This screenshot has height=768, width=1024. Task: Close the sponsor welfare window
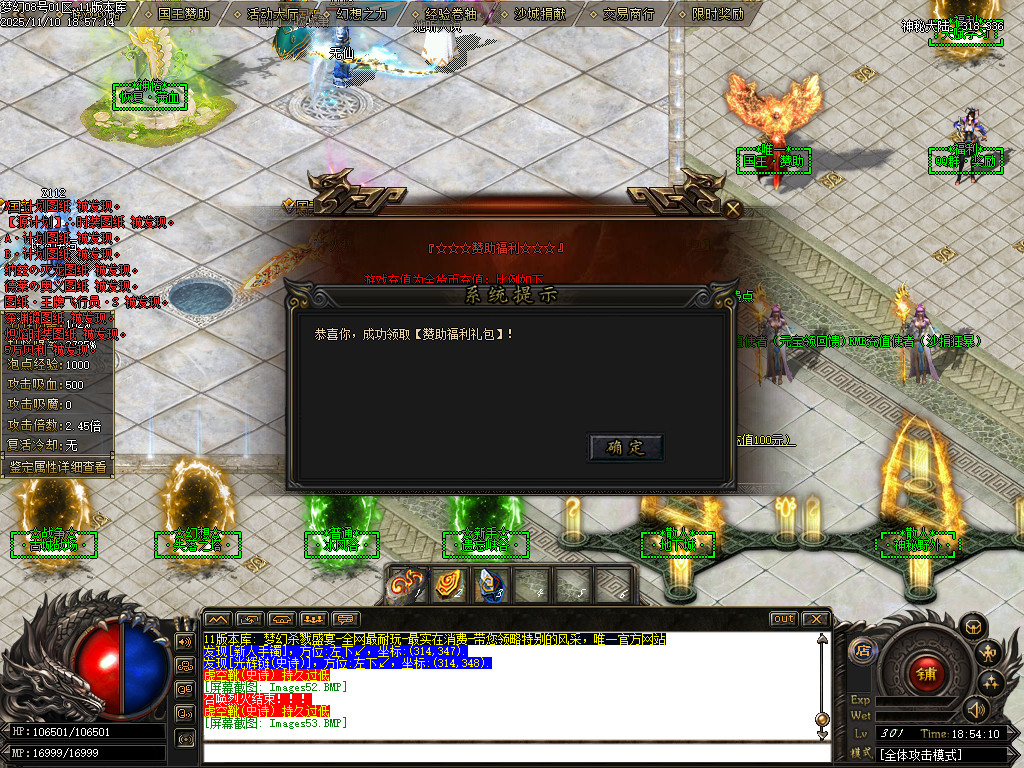point(733,209)
